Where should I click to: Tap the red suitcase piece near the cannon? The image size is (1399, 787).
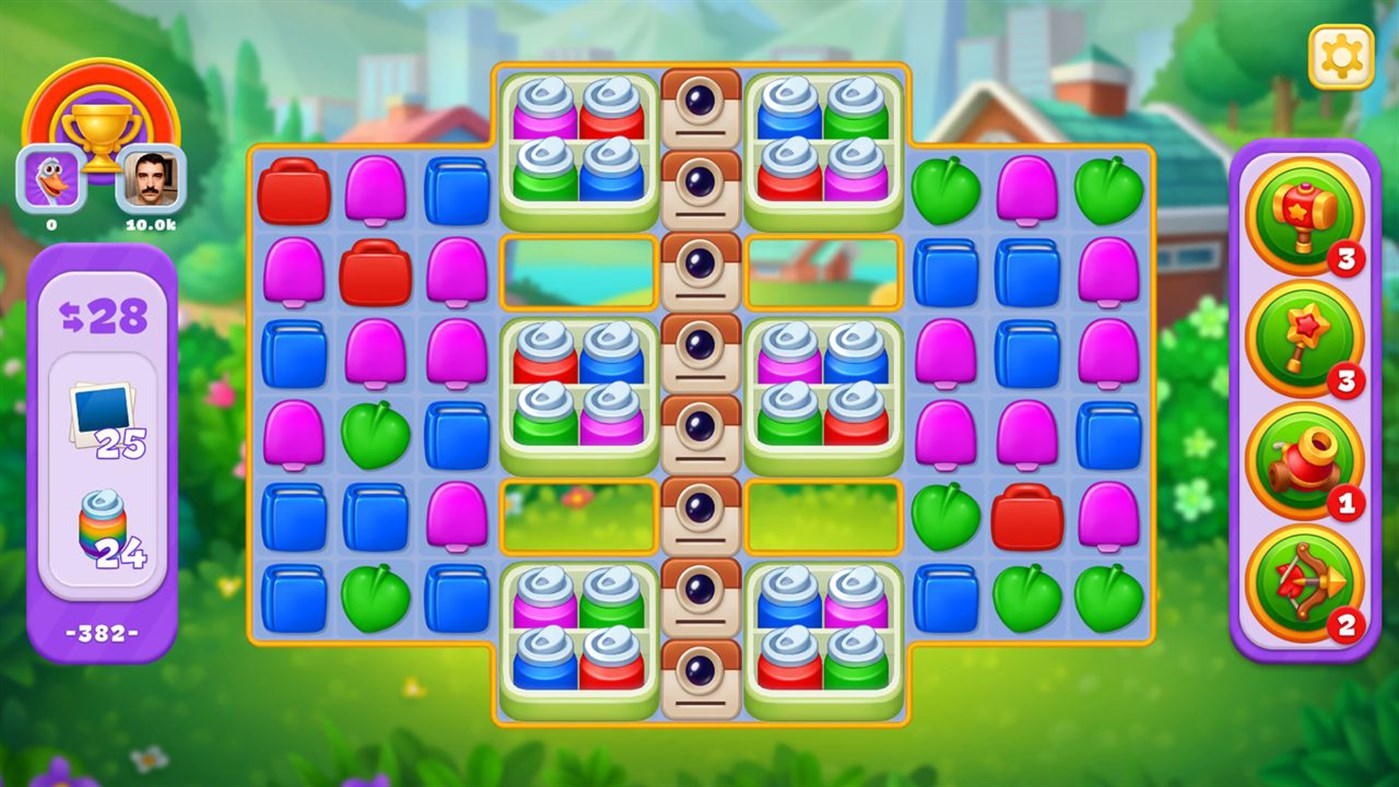[1026, 519]
